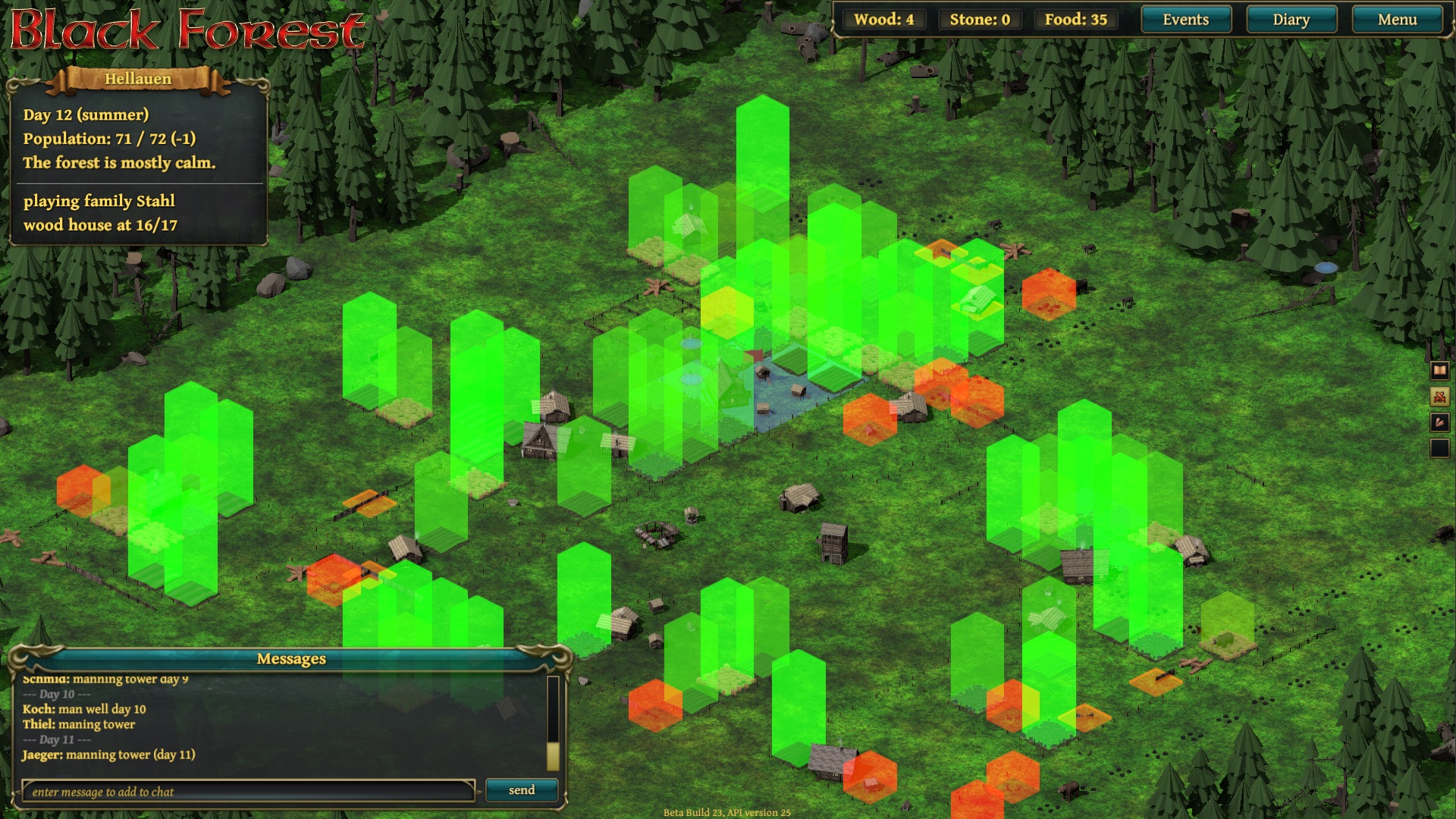The image size is (1456, 819).
Task: Toggle the crossed swords overlay icon
Action: pyautogui.click(x=1439, y=396)
